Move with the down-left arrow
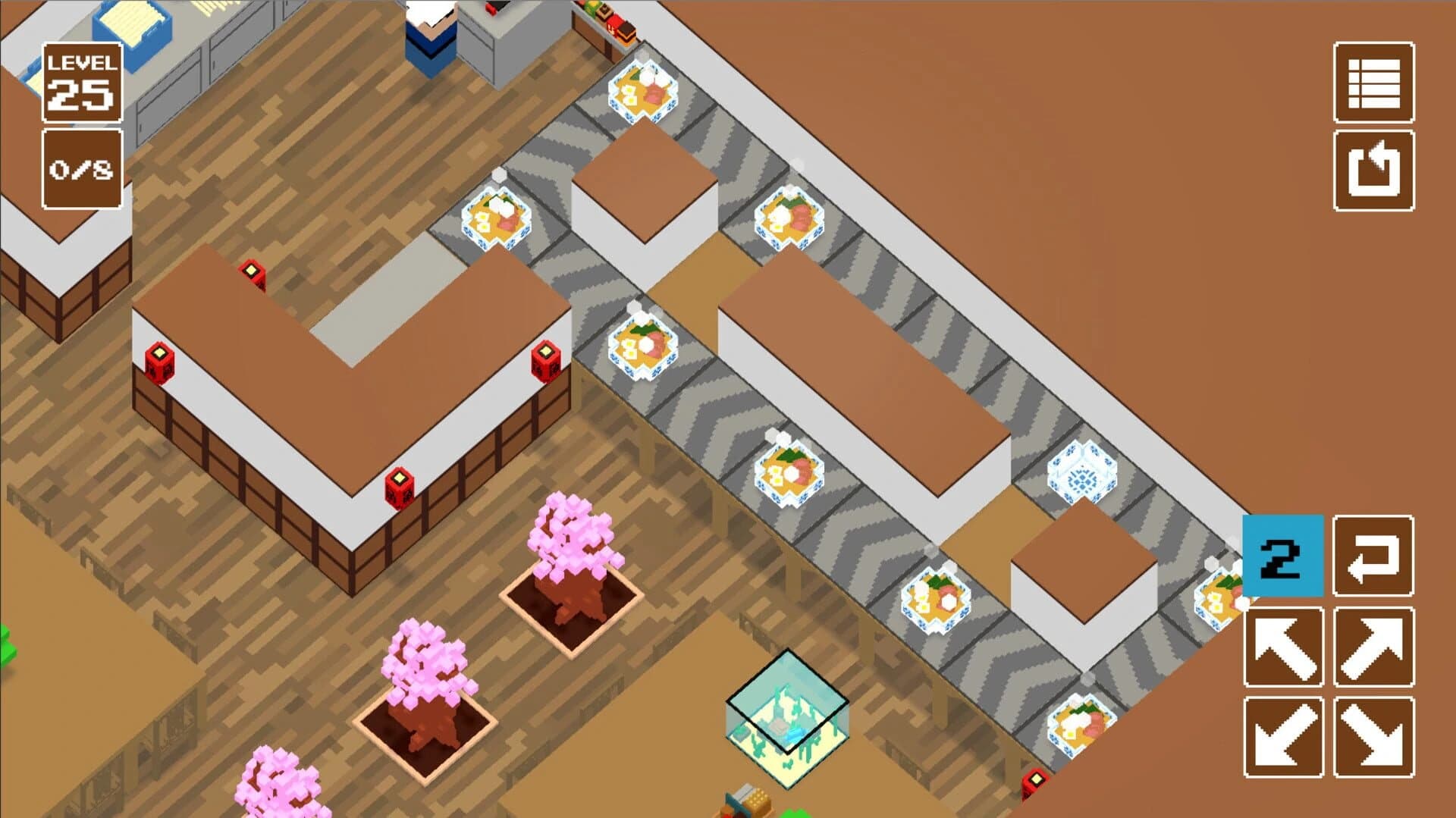Viewport: 1456px width, 818px height. [1284, 737]
